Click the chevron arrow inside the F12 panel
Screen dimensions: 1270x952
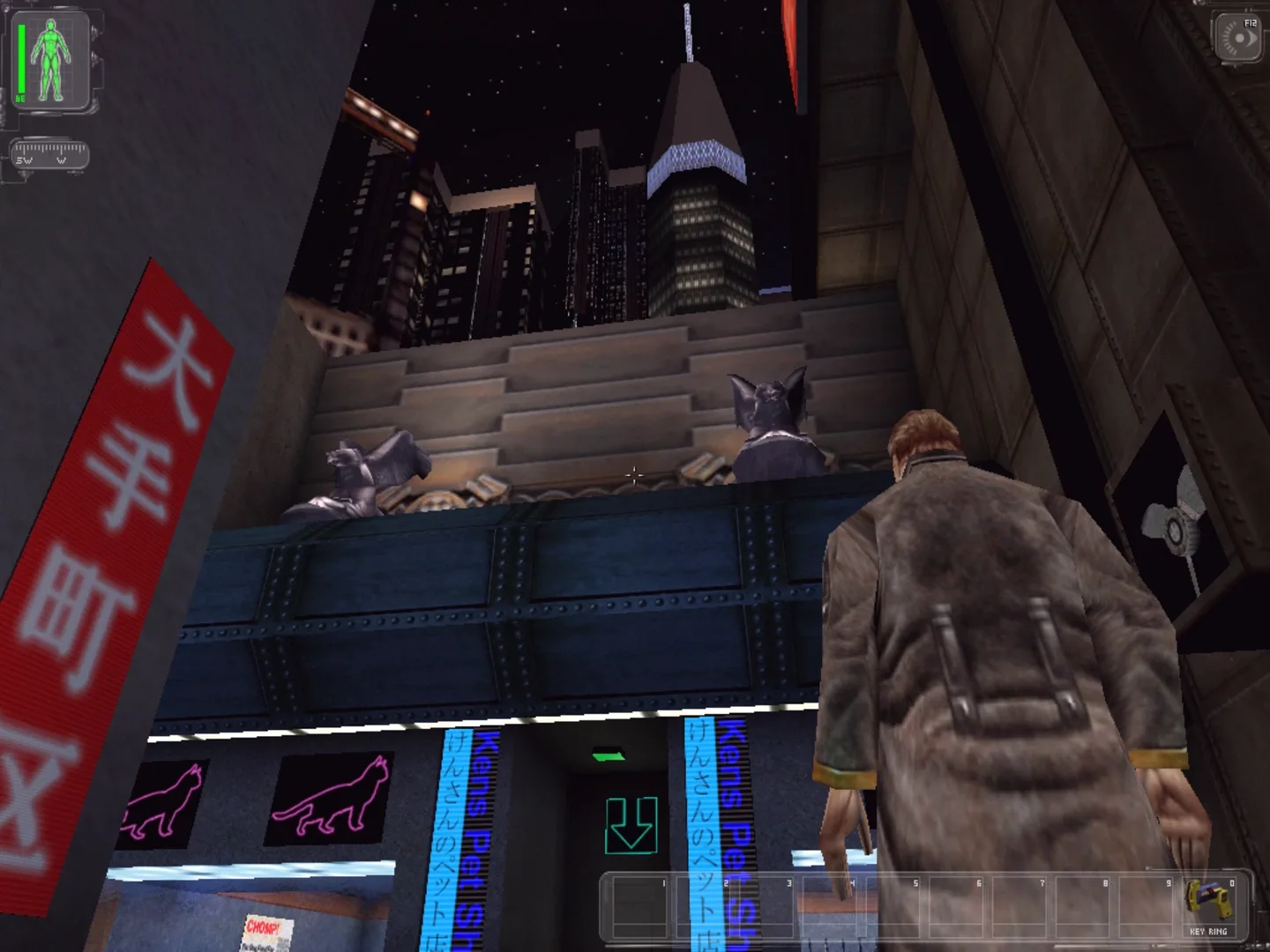pos(1252,39)
